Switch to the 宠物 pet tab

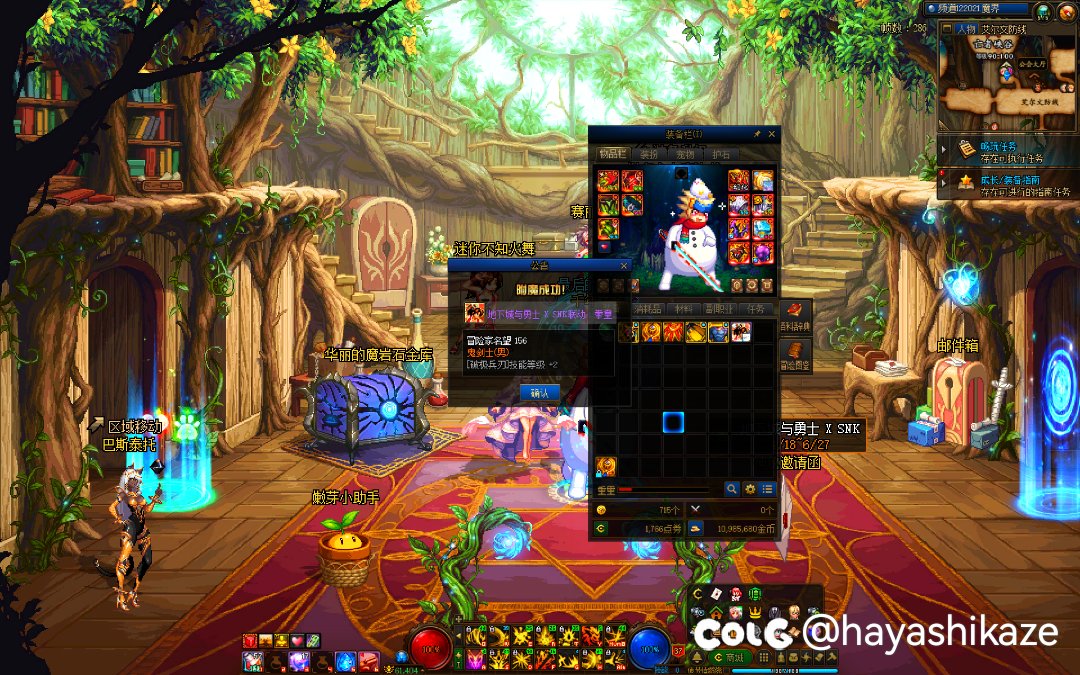pyautogui.click(x=685, y=154)
